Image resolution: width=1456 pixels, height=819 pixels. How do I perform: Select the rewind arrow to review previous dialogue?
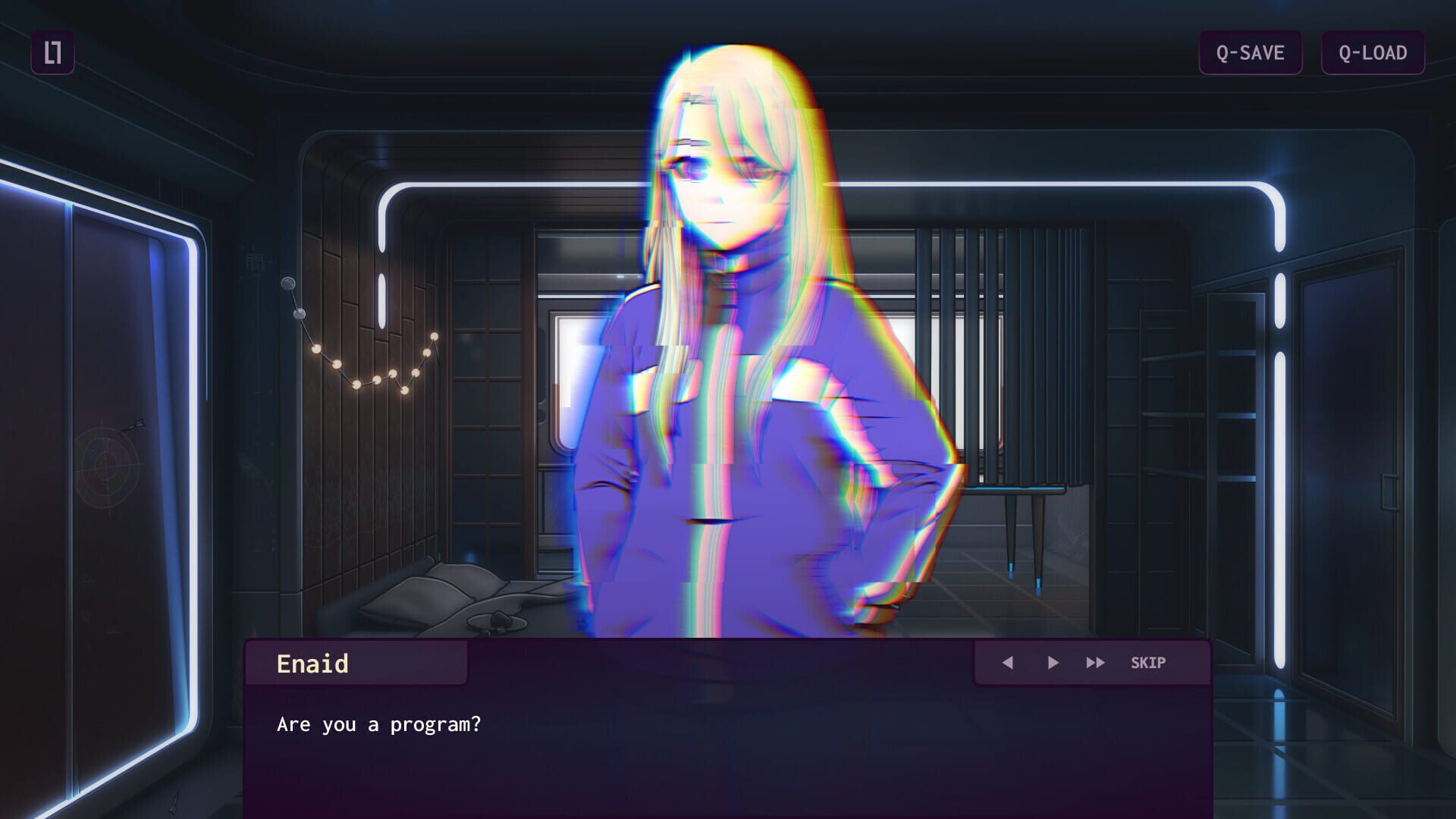pyautogui.click(x=1009, y=662)
